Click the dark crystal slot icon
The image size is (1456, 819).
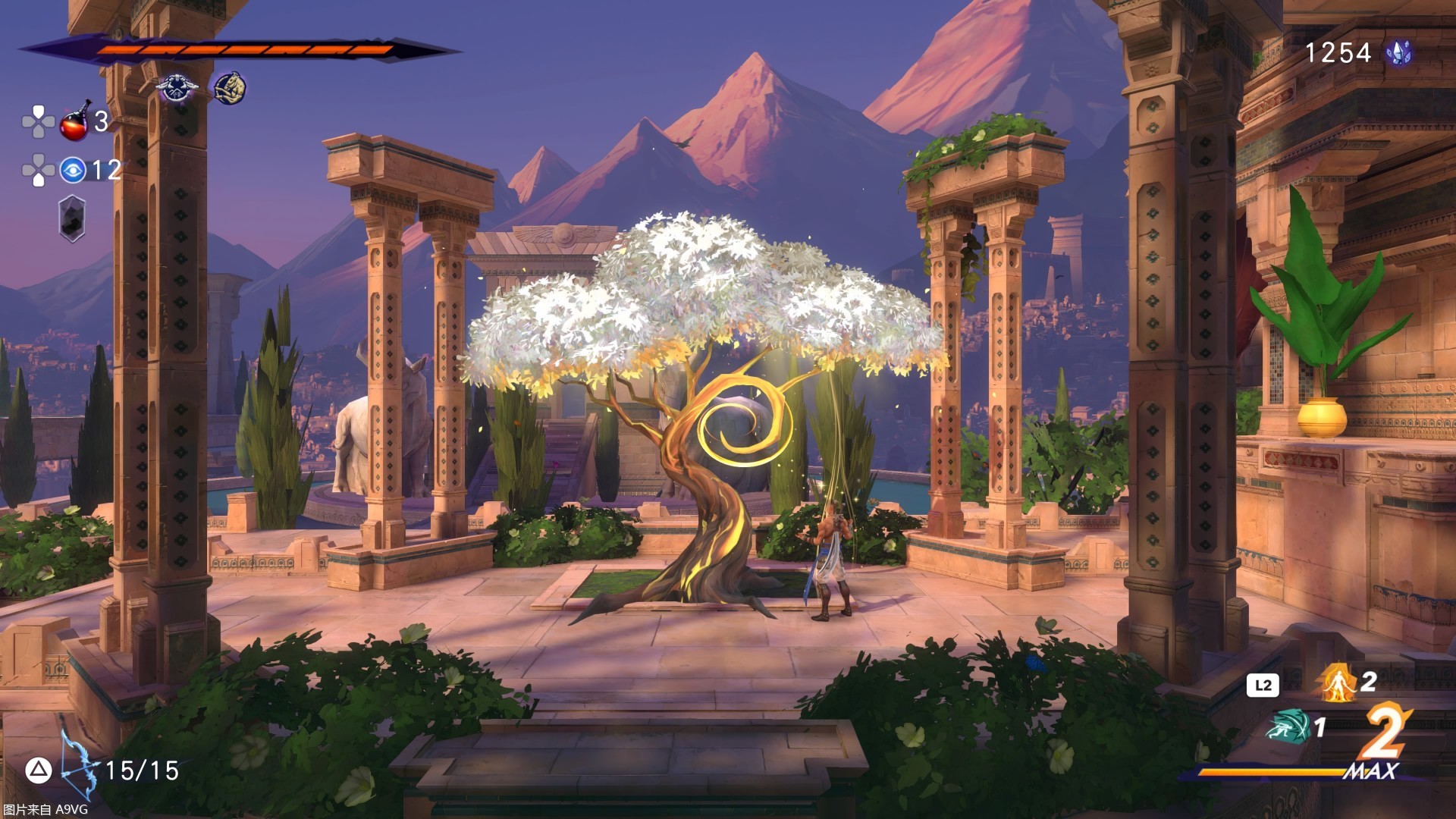(72, 219)
